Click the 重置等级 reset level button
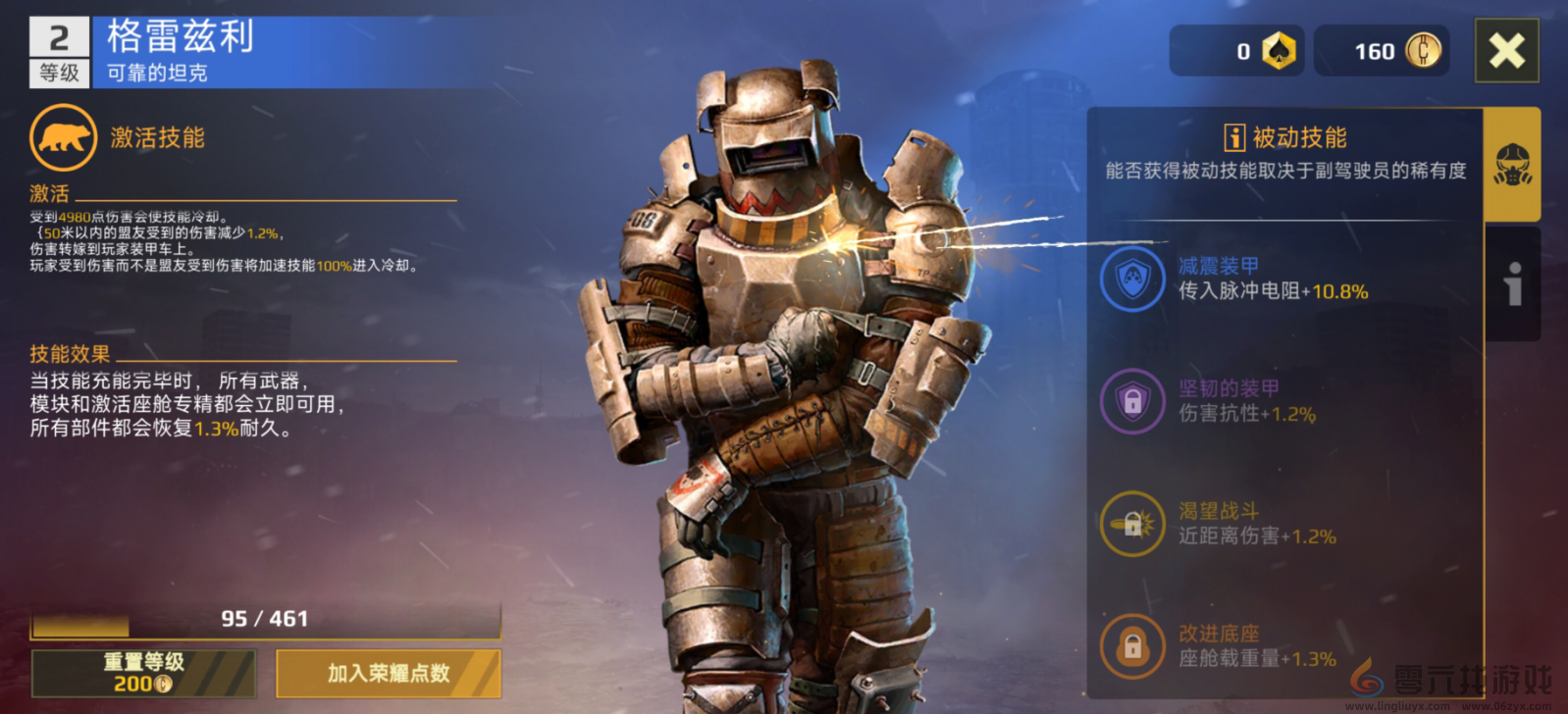Viewport: 1568px width, 714px height. [143, 673]
